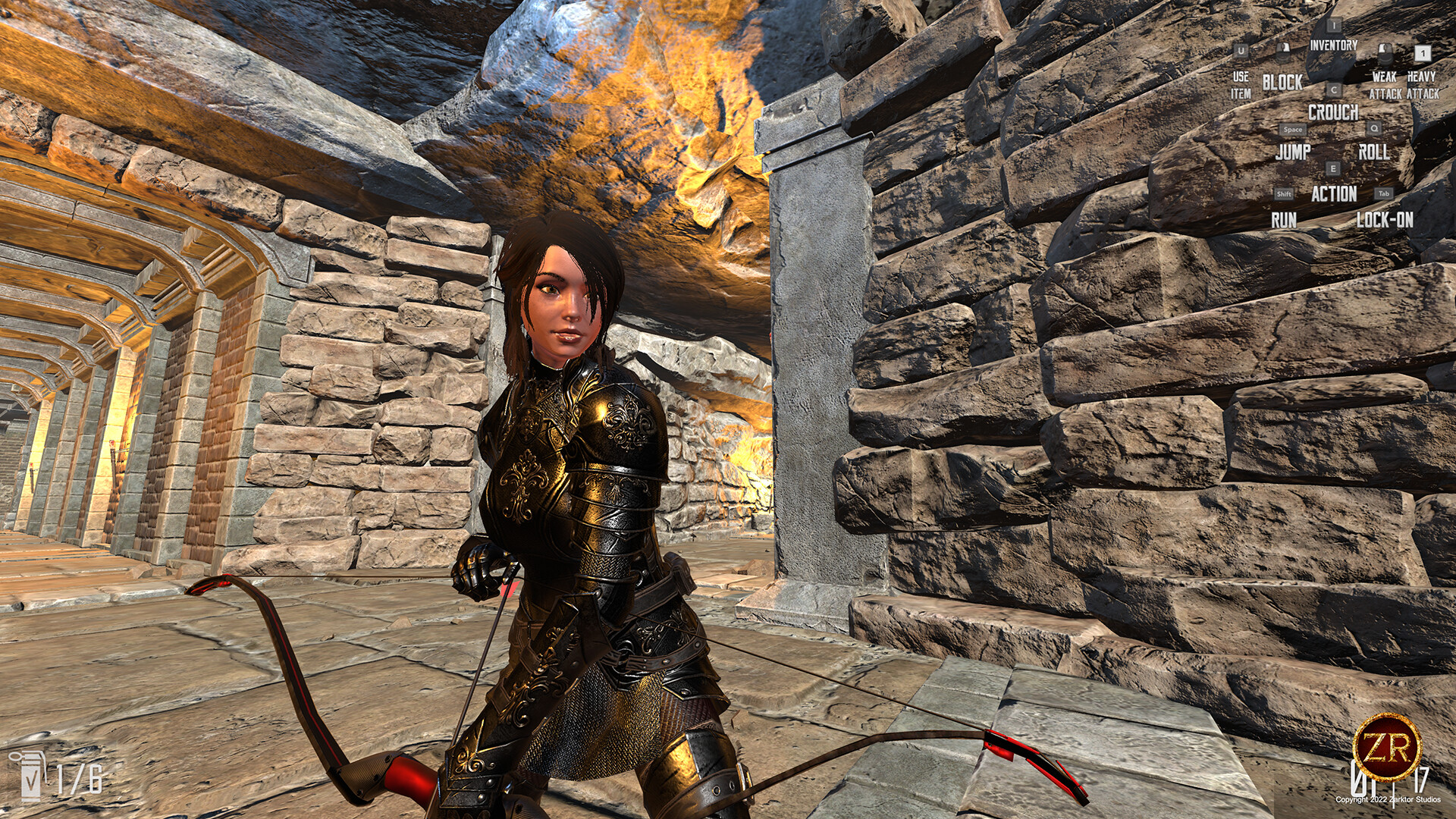
Task: Click the Tab key Lock-On icon
Action: tap(1383, 193)
